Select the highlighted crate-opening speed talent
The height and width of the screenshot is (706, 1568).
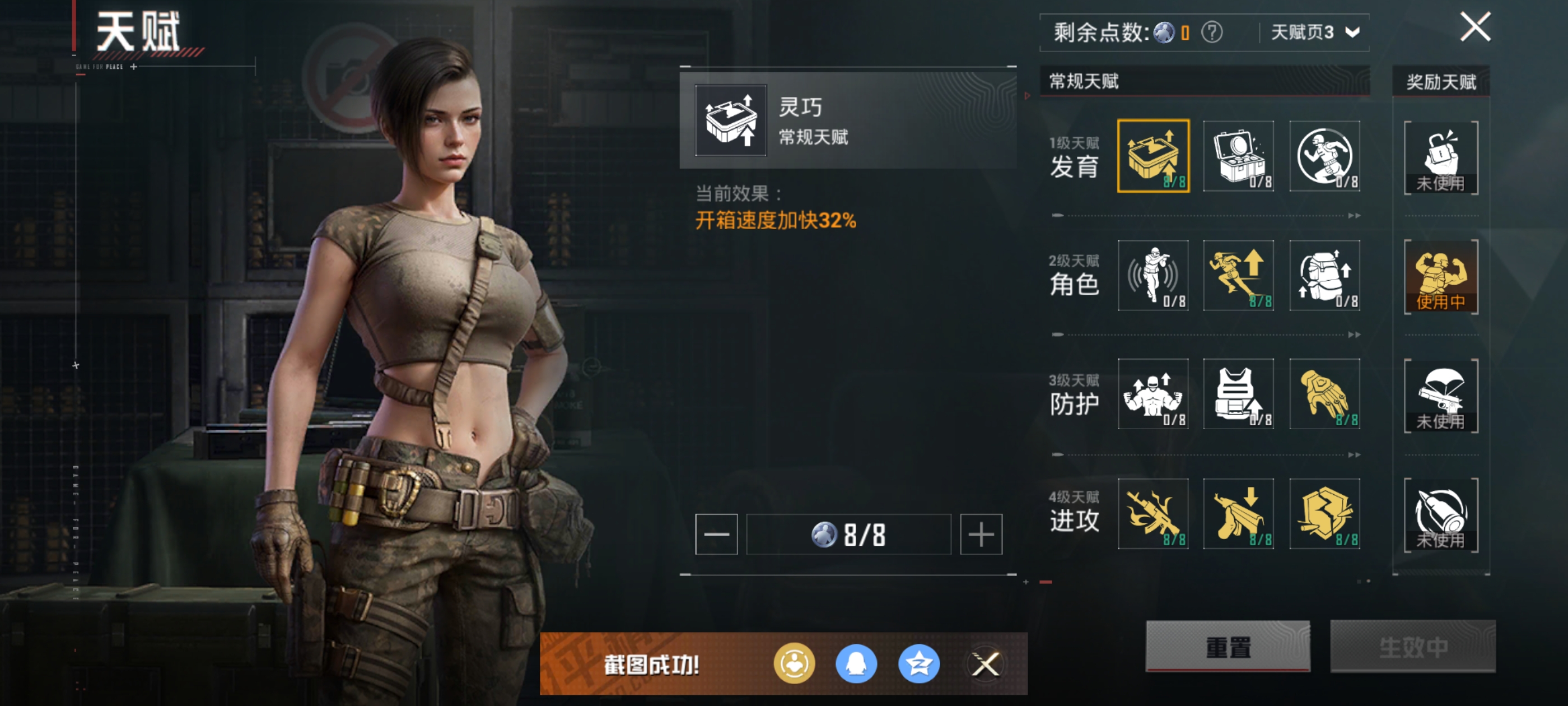1153,156
